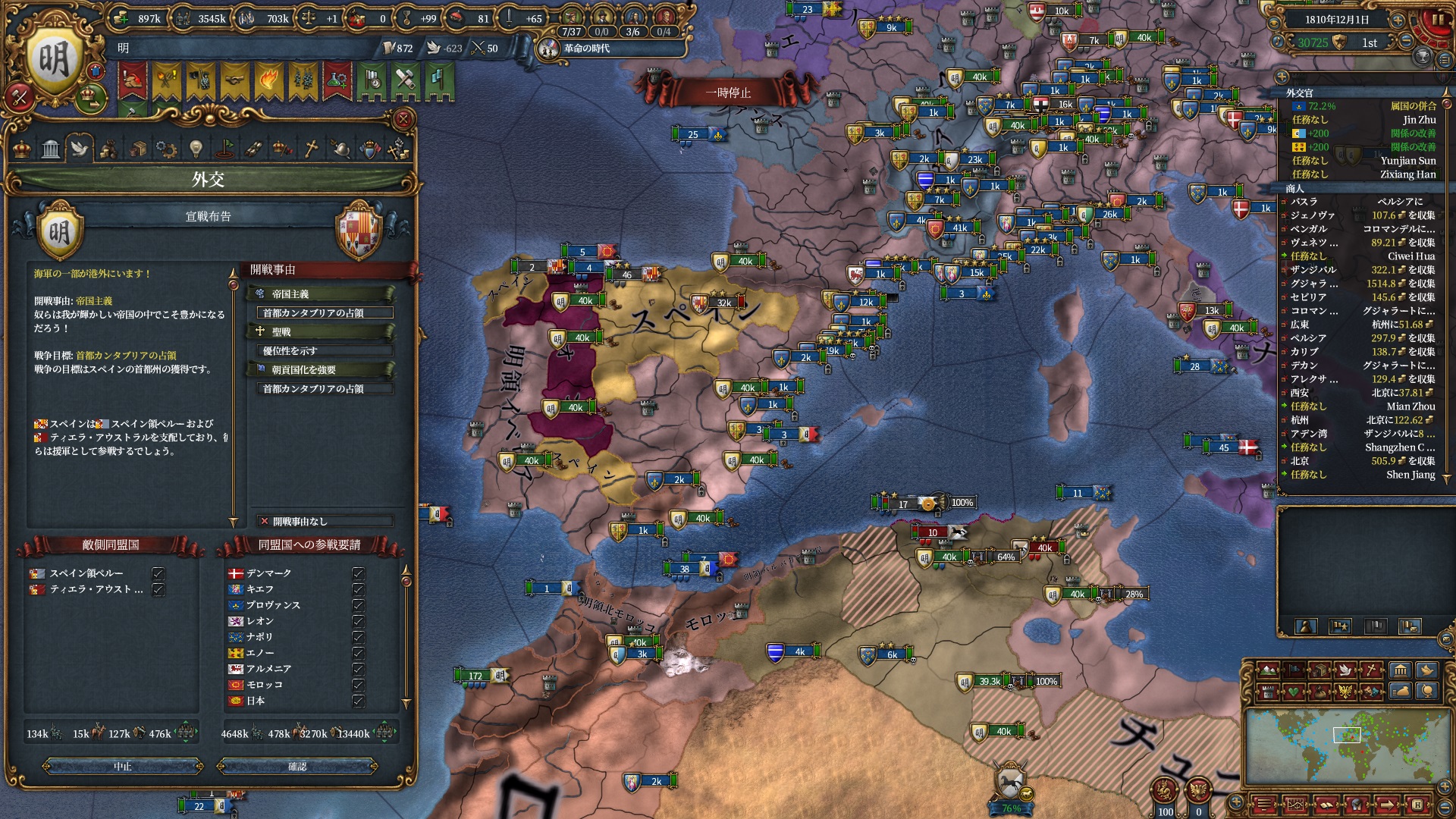
Task: Confirm the war declaration with 確認
Action: pos(297,767)
